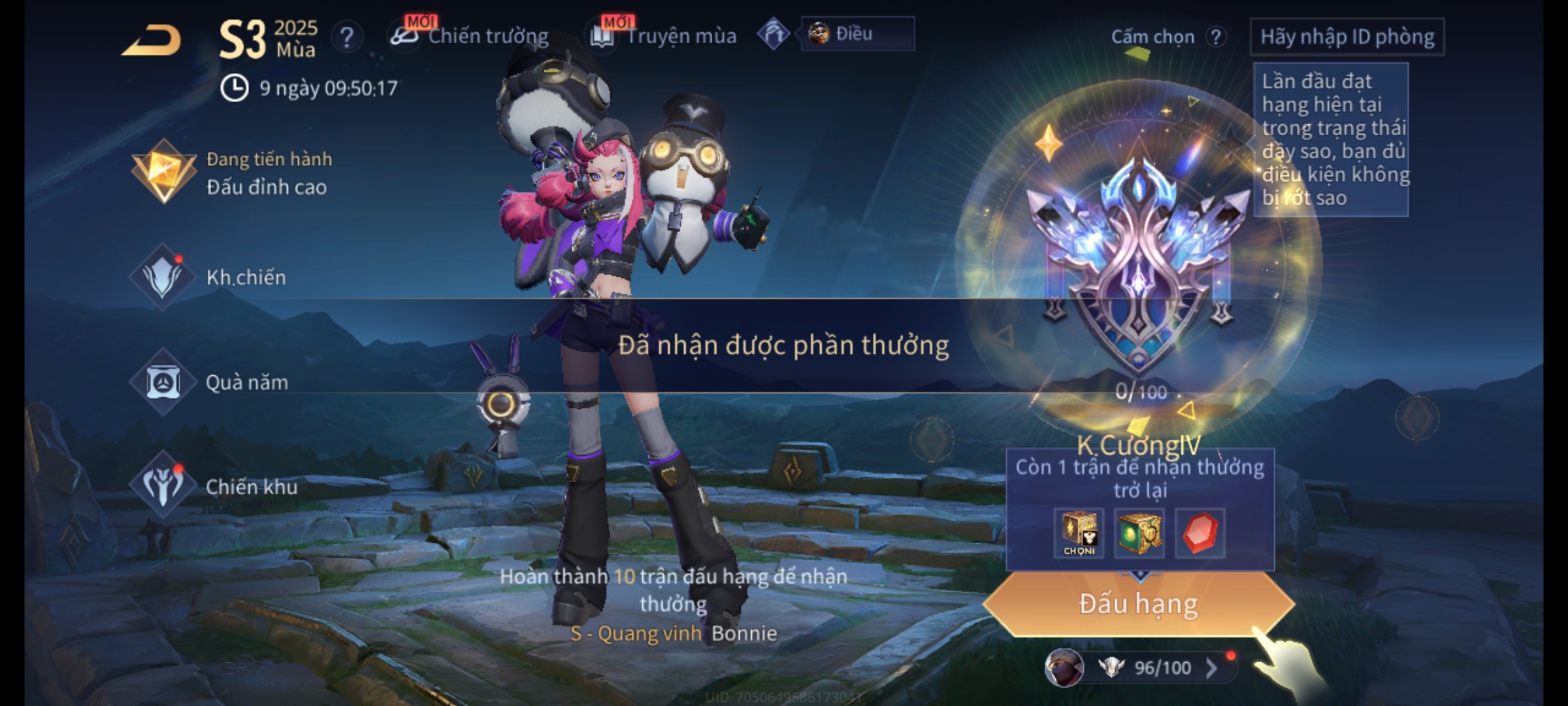The width and height of the screenshot is (1568, 706).
Task: Start ranked match with Đấu hạng
Action: point(1138,604)
